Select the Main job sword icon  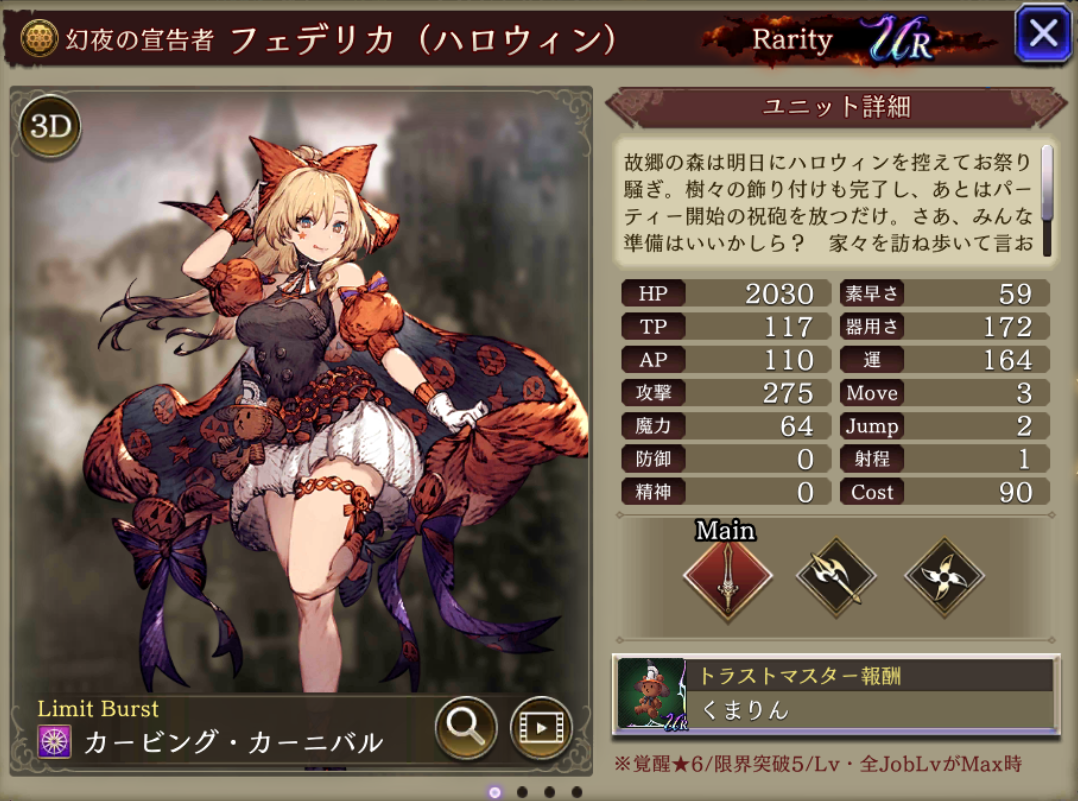(x=727, y=577)
